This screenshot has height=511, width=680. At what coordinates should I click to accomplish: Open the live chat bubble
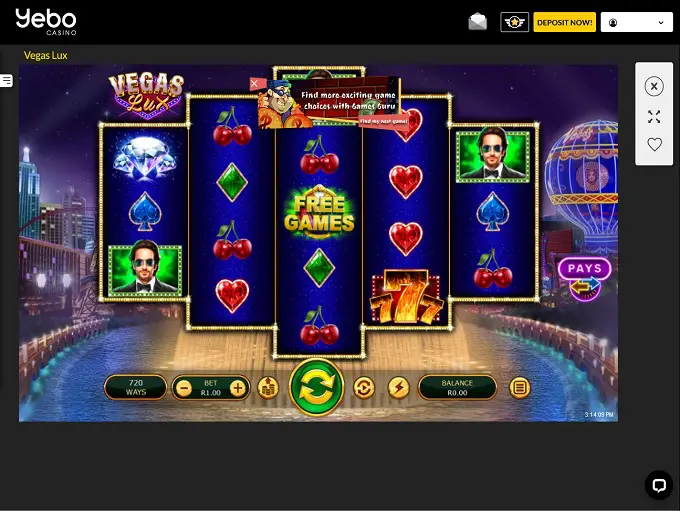pyautogui.click(x=658, y=485)
